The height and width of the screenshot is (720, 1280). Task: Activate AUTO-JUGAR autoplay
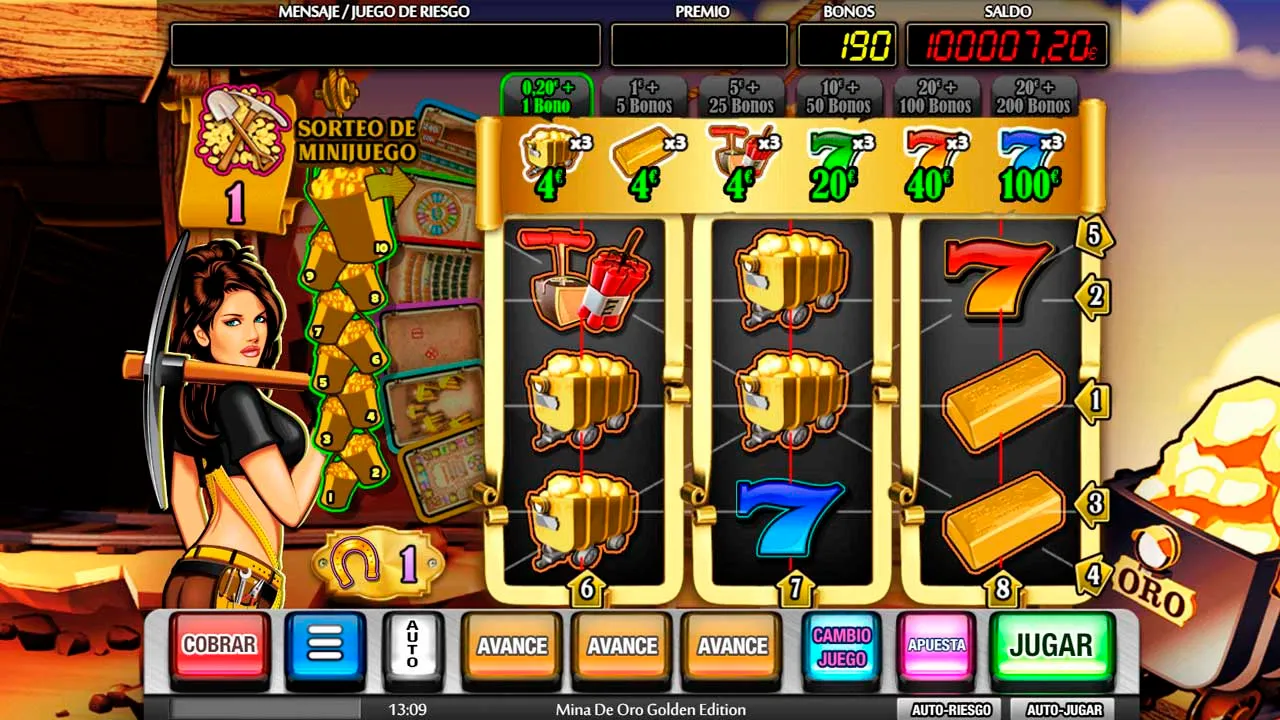1064,710
